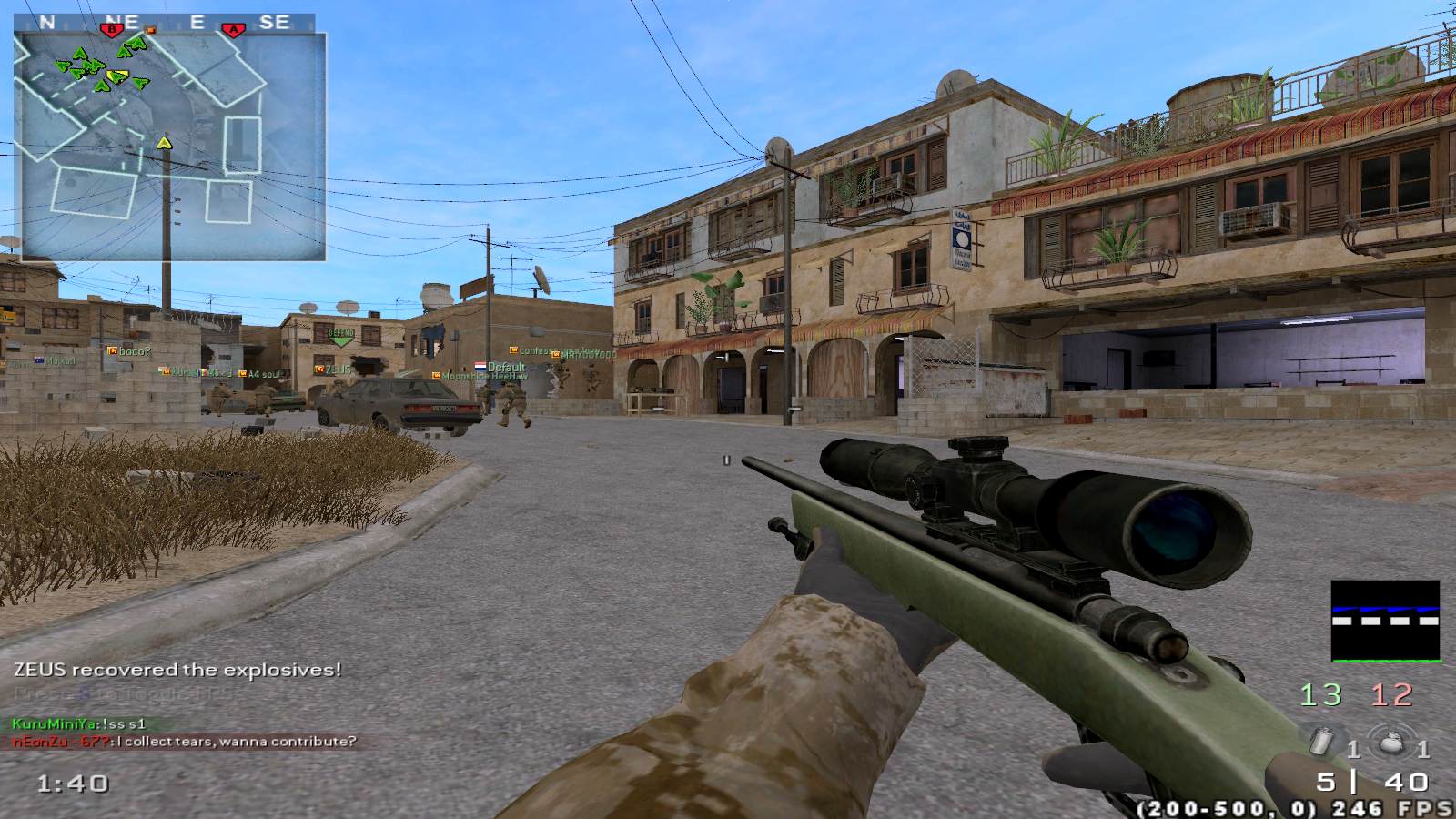Select the red A objective marker on compass

coord(234,29)
